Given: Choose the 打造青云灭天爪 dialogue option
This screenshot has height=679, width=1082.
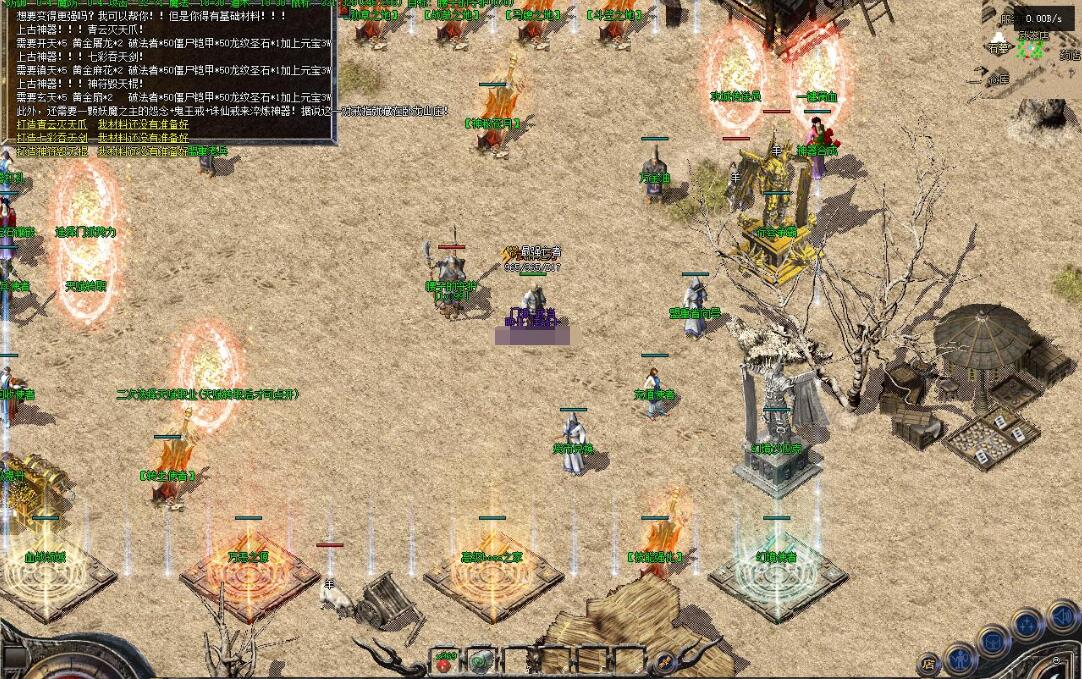Looking at the screenshot, I should (53, 124).
